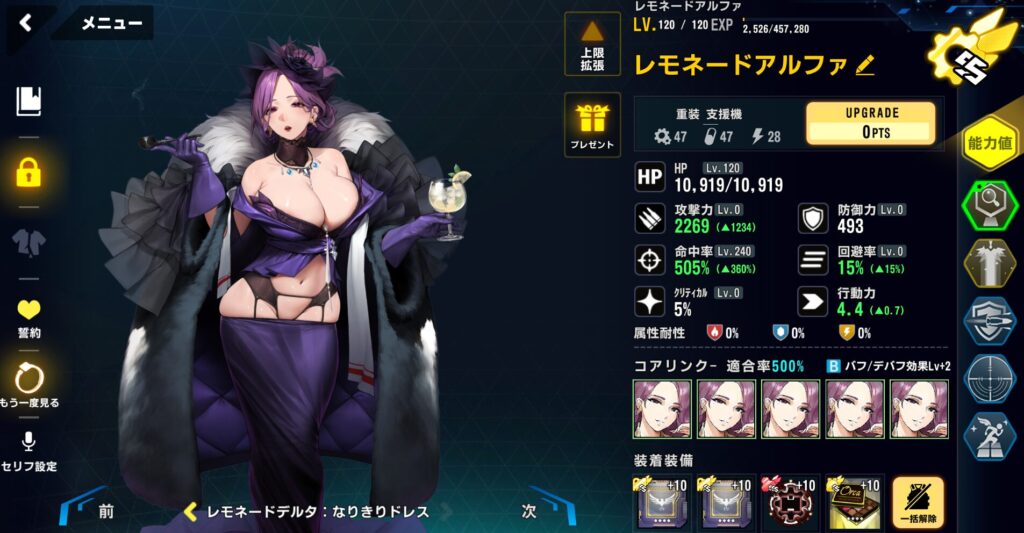Open the 誓約 heart oath button

point(28,317)
